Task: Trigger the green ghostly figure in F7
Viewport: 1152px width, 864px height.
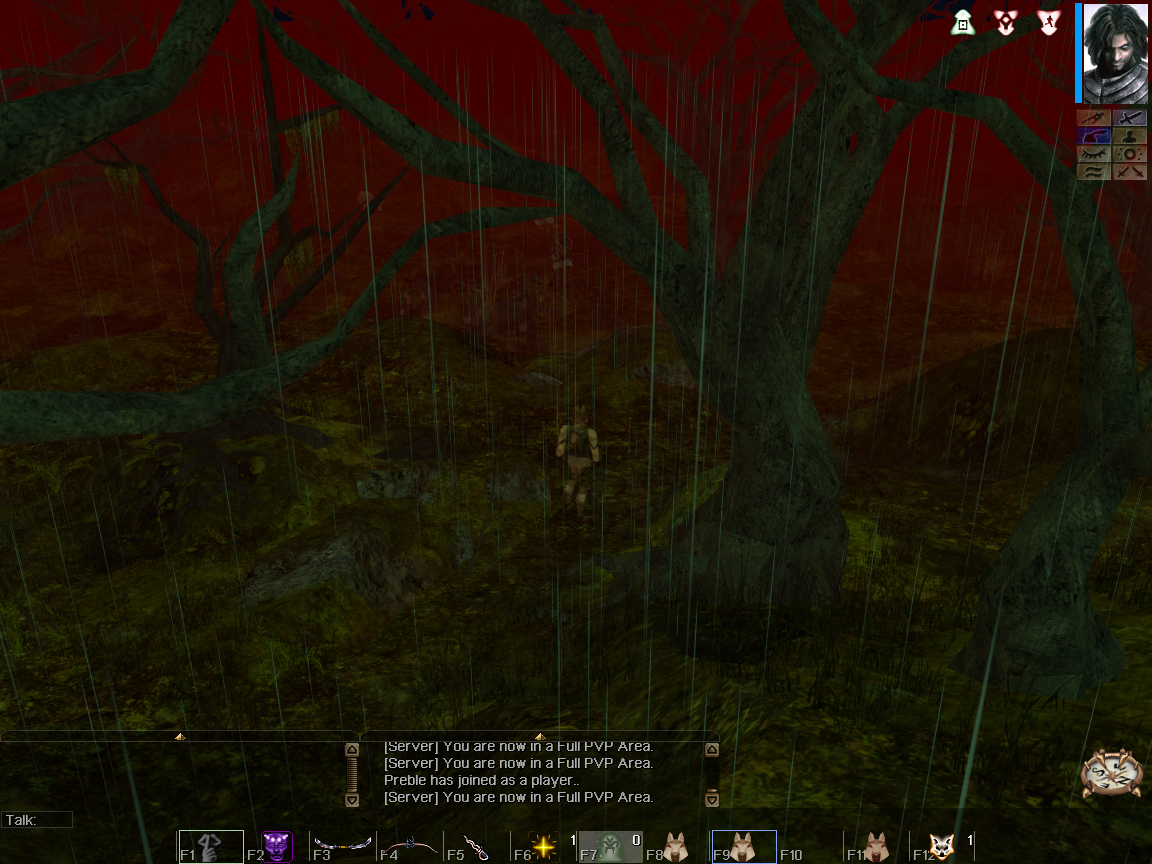Action: tap(610, 847)
